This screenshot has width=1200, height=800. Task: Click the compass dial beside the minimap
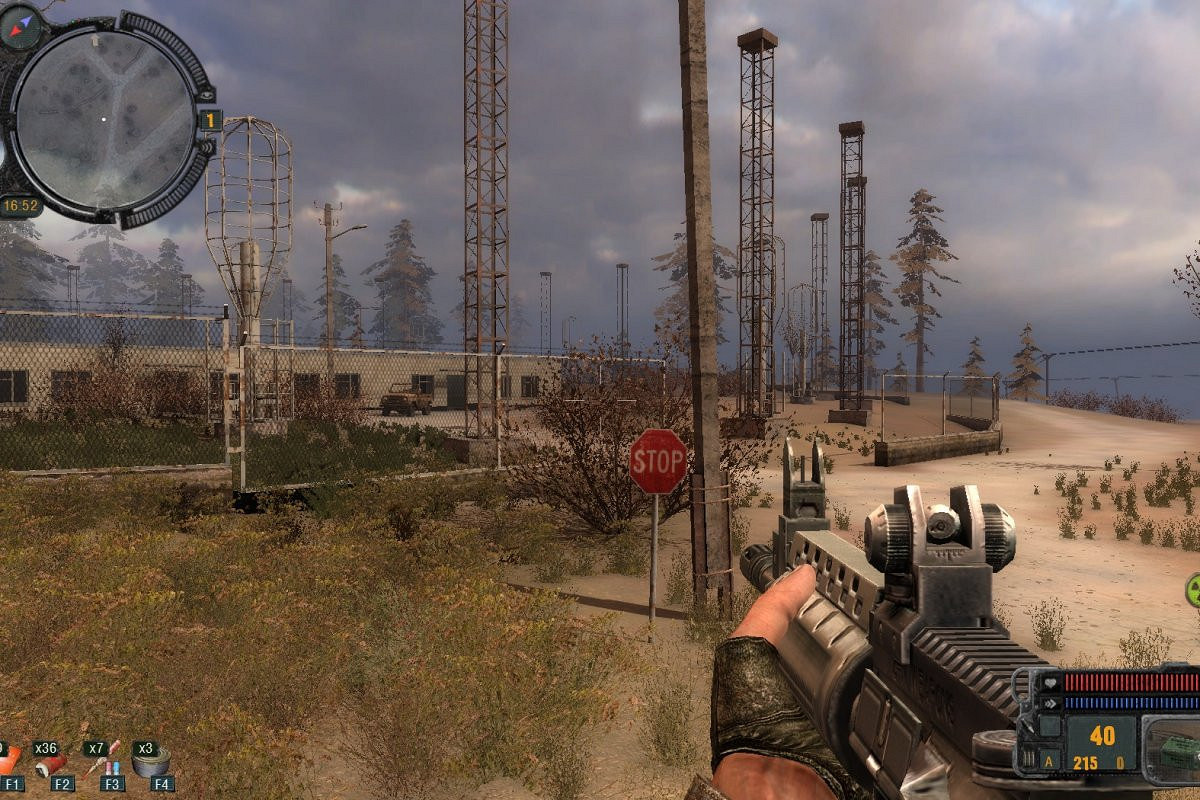(x=20, y=26)
